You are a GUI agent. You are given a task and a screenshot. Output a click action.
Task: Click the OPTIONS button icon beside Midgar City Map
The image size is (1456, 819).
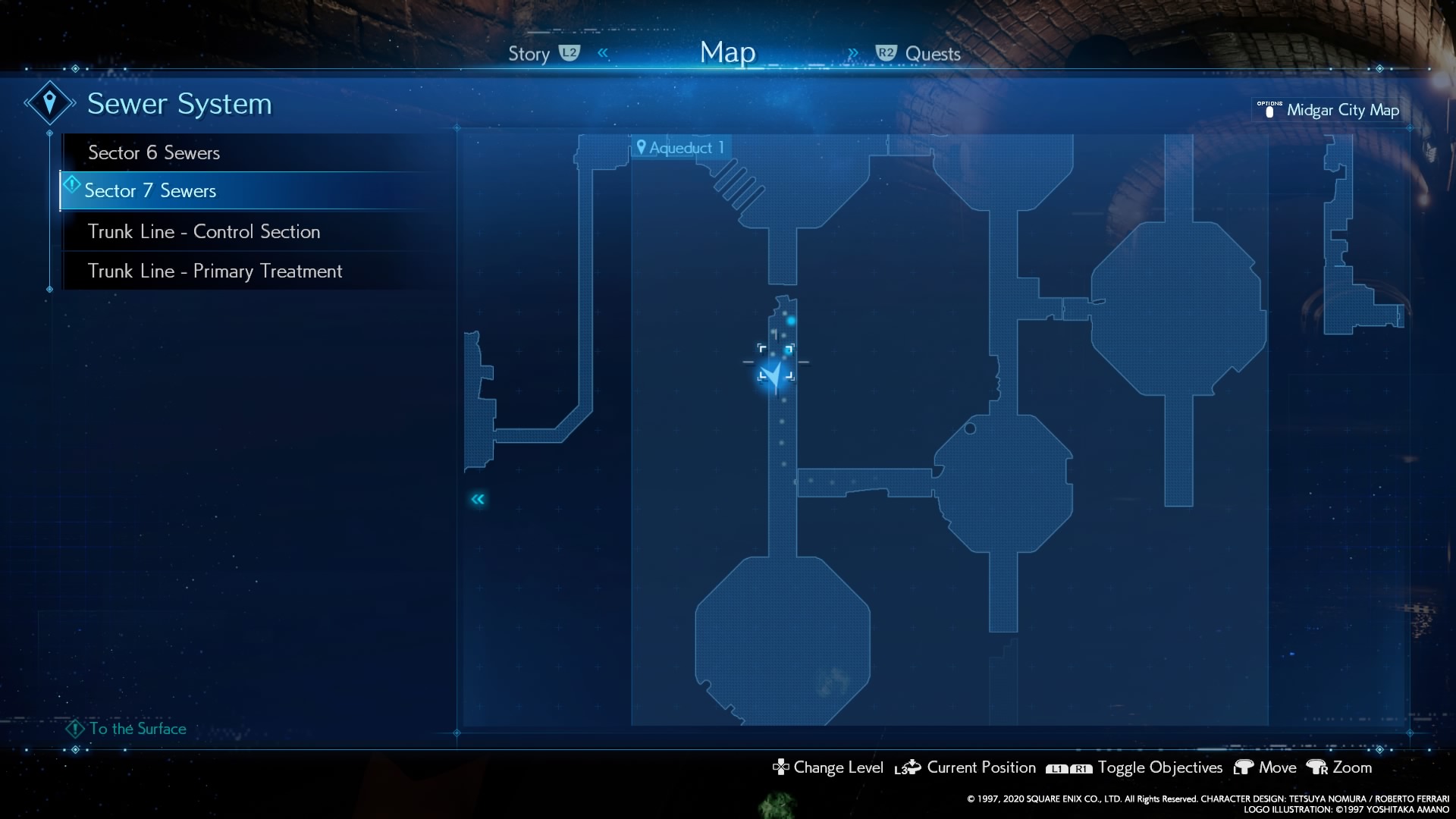(1269, 110)
